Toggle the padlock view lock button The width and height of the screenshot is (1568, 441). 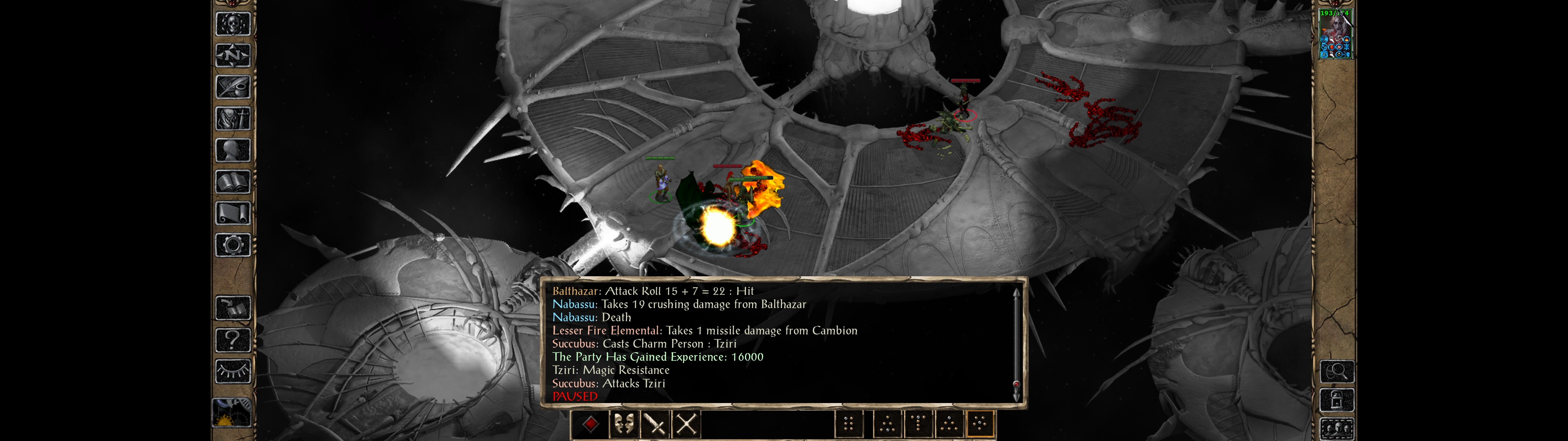pos(1337,401)
